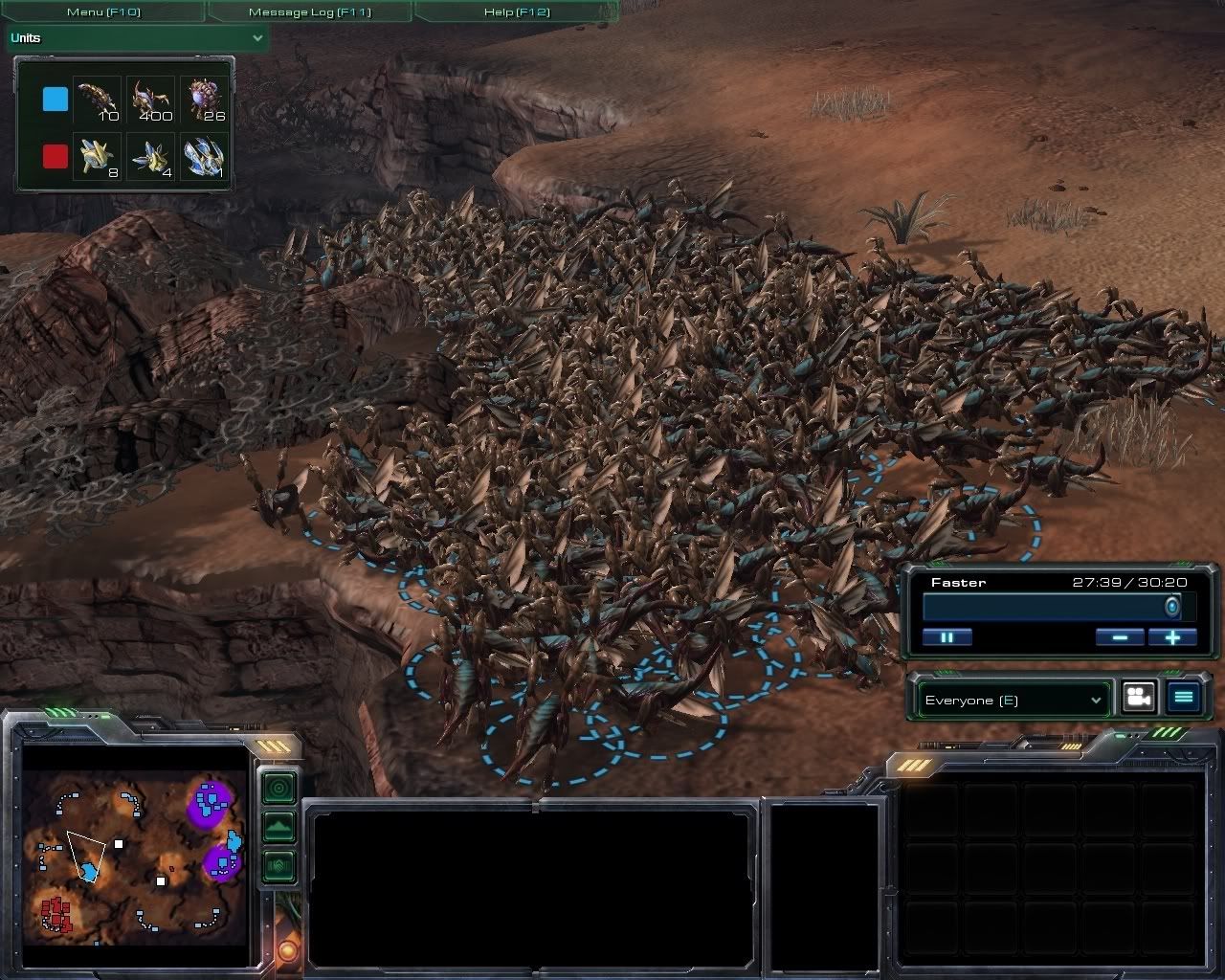Select the red player's color square
This screenshot has width=1225, height=980.
(x=56, y=156)
